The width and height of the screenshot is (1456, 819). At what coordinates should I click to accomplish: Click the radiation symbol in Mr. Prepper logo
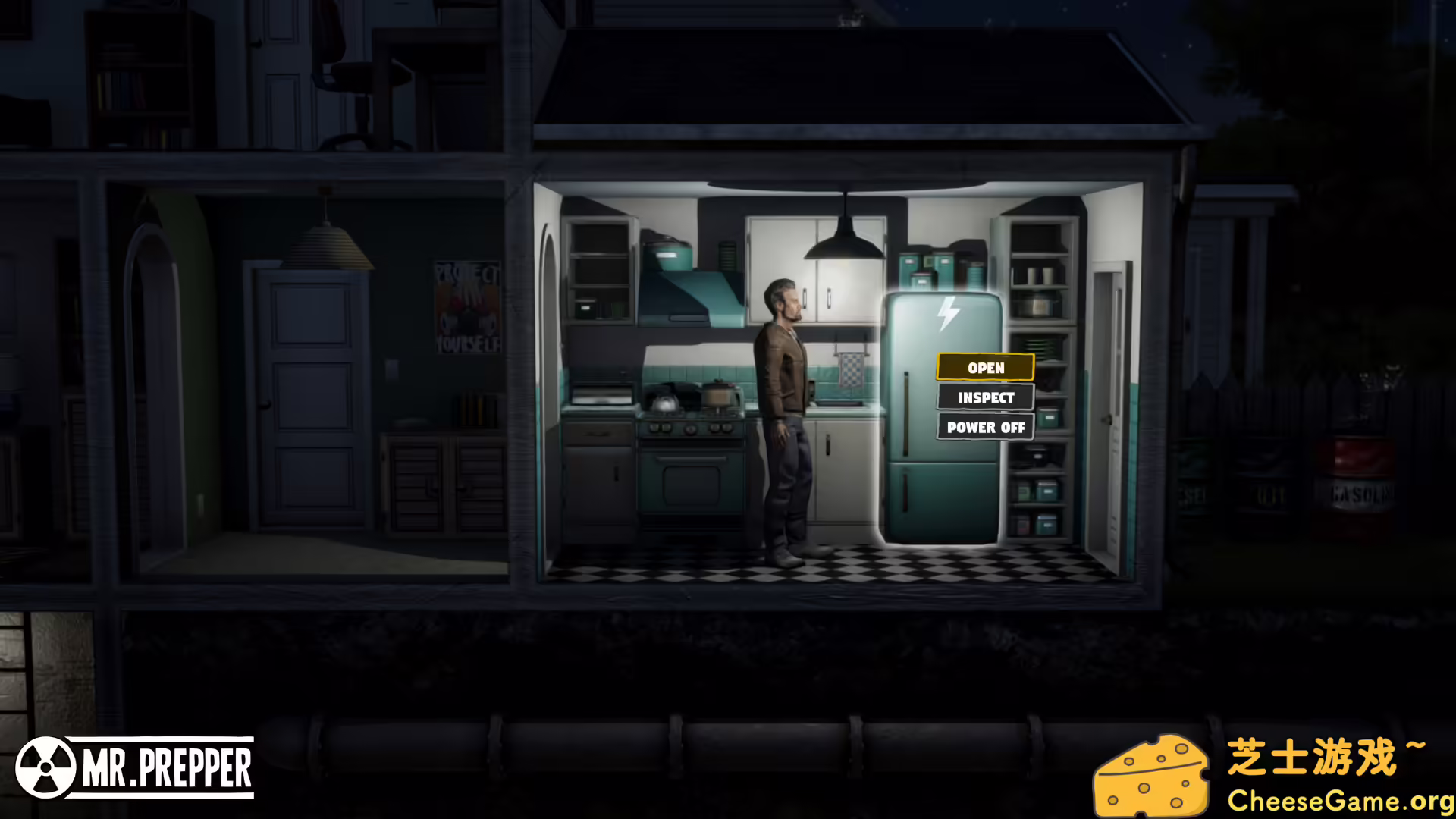[47, 768]
